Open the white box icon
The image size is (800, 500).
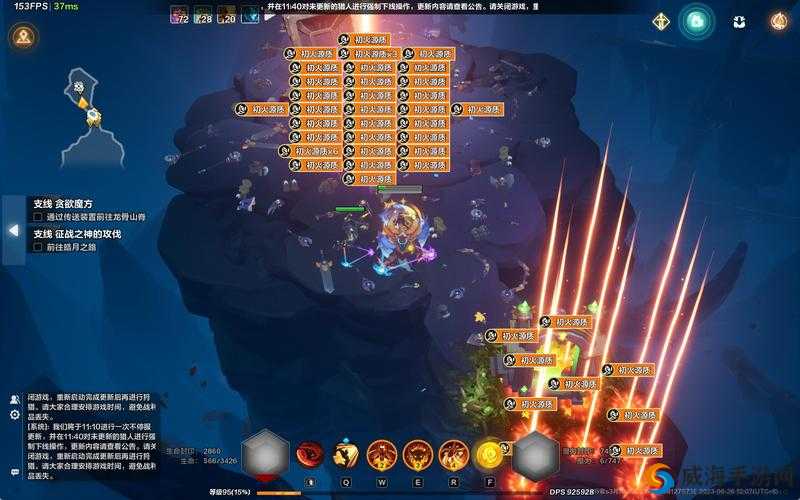(x=739, y=21)
